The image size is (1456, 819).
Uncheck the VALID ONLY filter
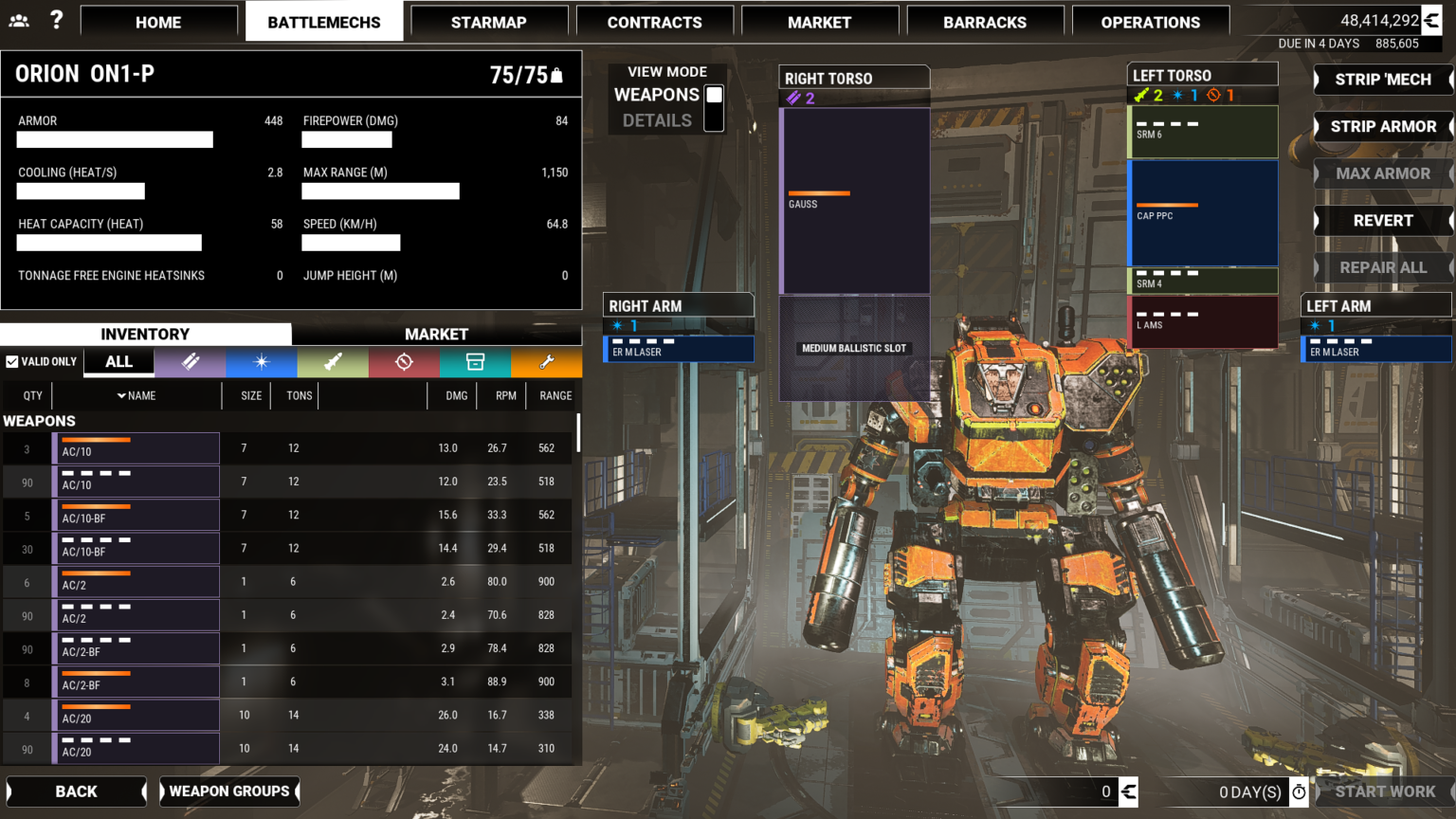13,361
